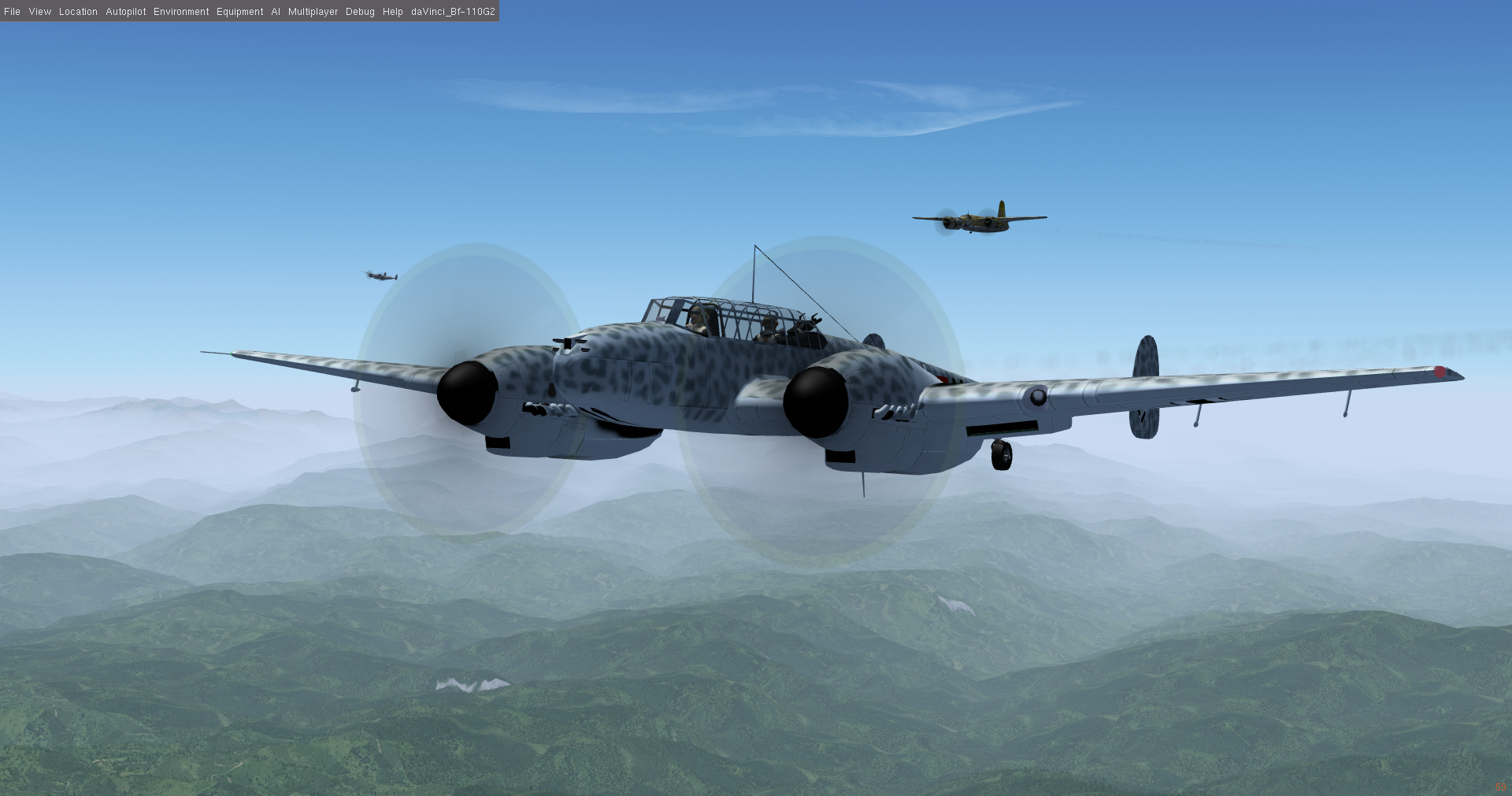Open the View menu

(x=40, y=12)
